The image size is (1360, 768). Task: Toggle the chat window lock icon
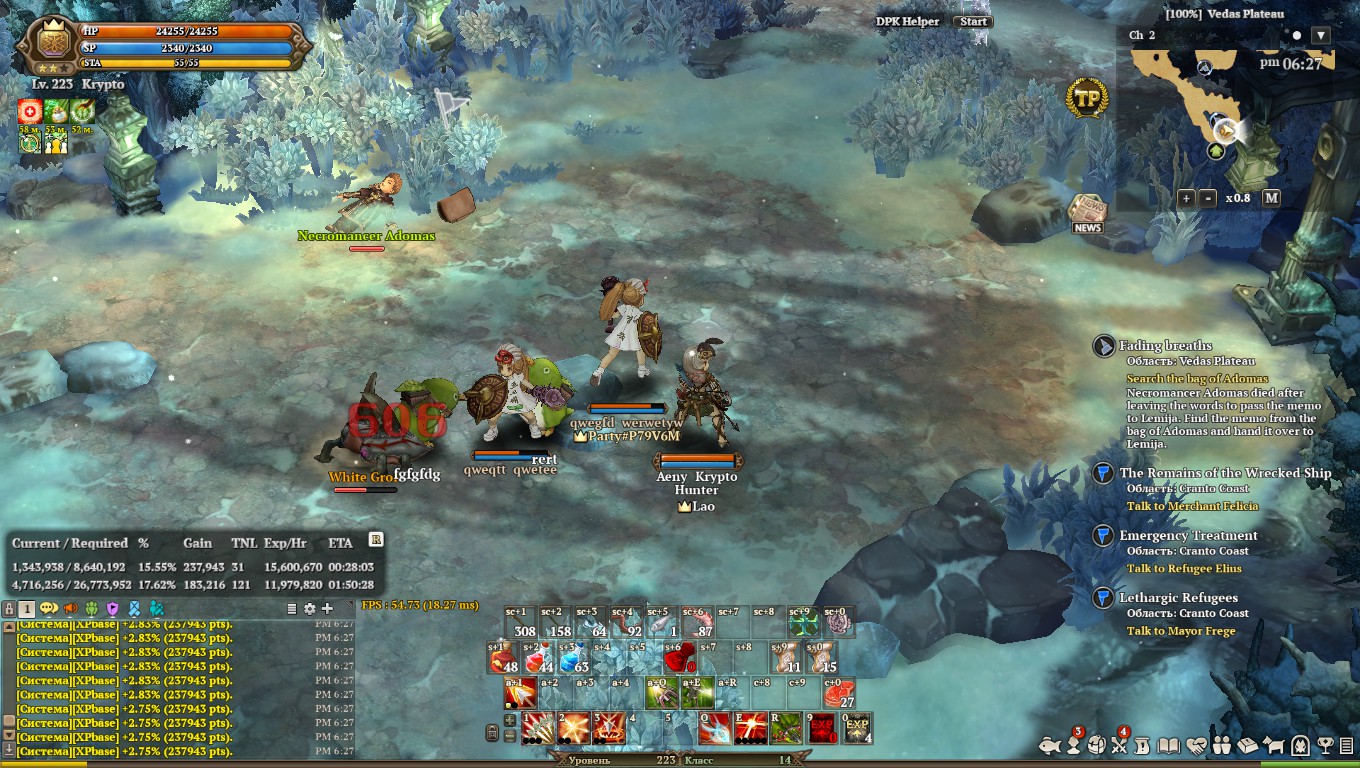point(9,608)
